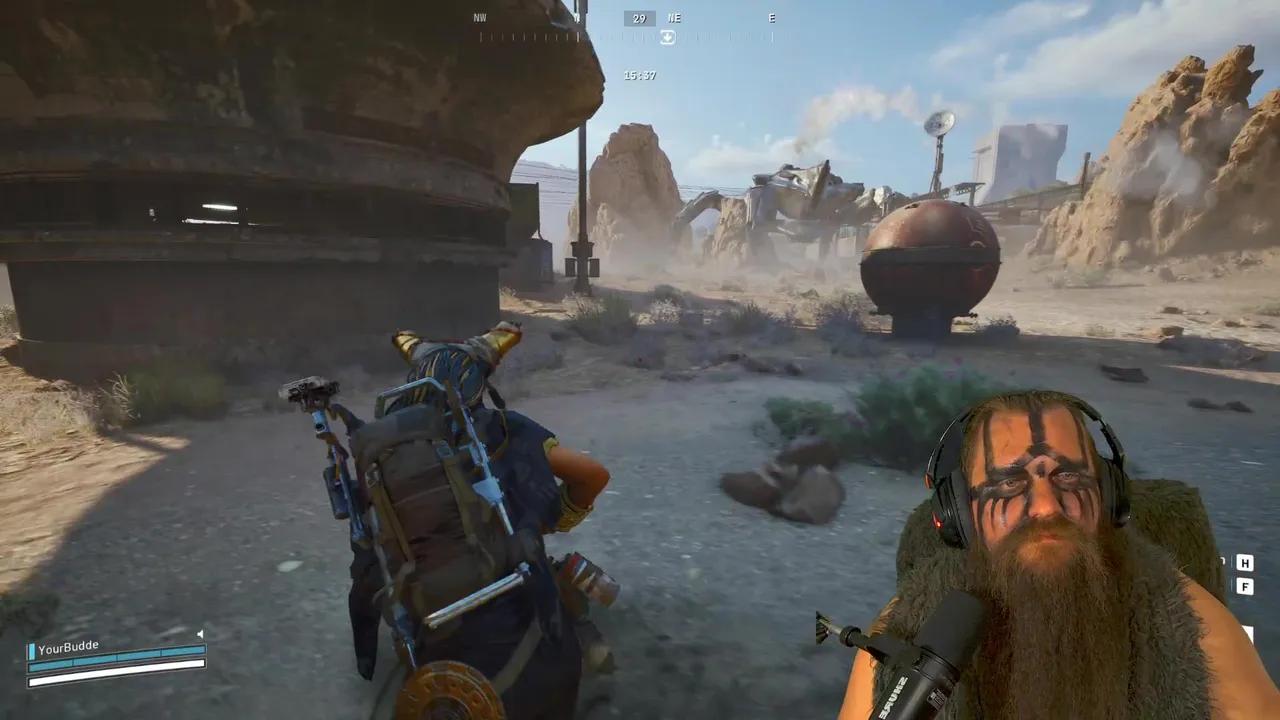Select the YourBudde player nameplate
Viewport: 1280px width, 720px height.
click(x=68, y=647)
